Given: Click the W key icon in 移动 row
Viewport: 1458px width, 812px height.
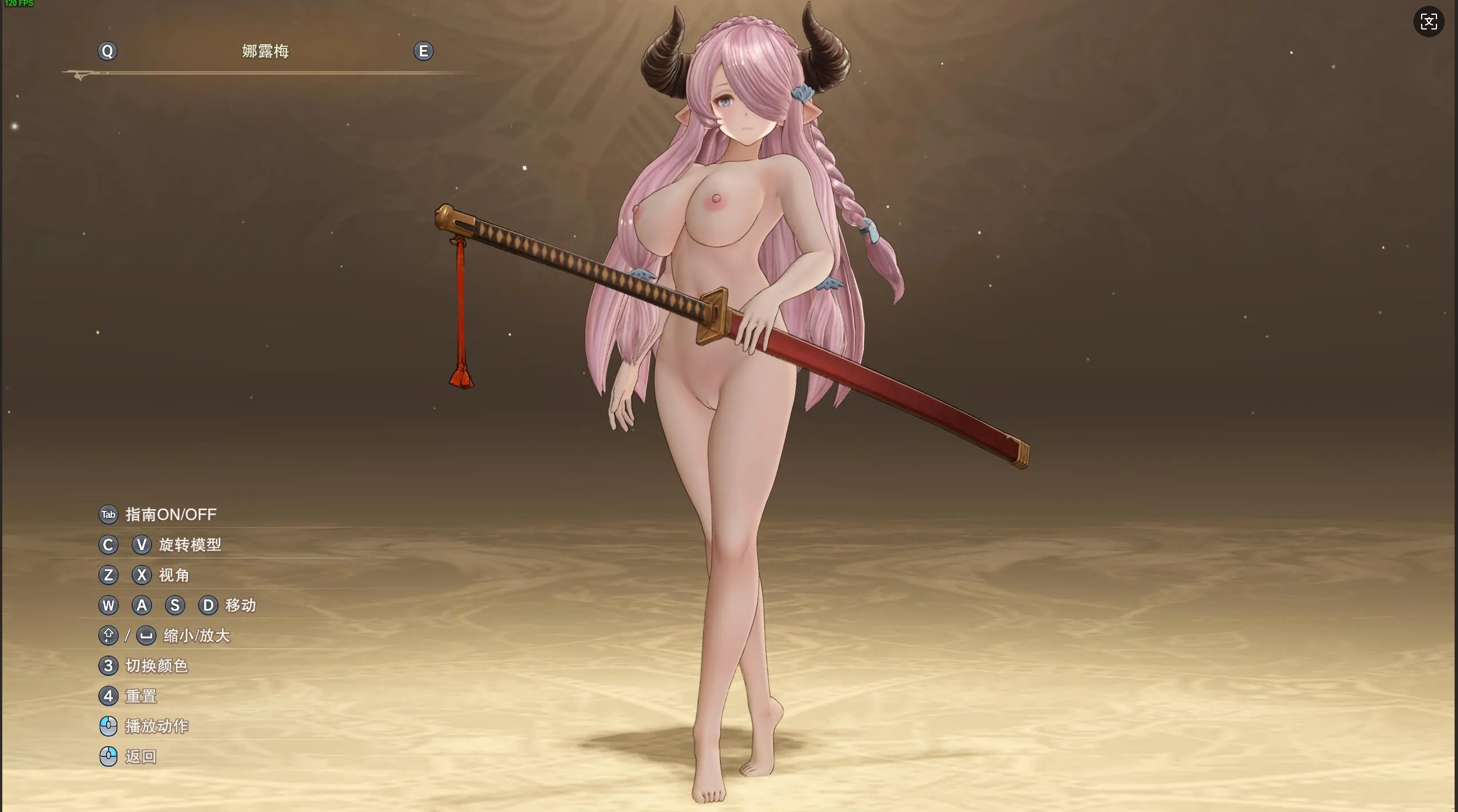Looking at the screenshot, I should coord(108,606).
